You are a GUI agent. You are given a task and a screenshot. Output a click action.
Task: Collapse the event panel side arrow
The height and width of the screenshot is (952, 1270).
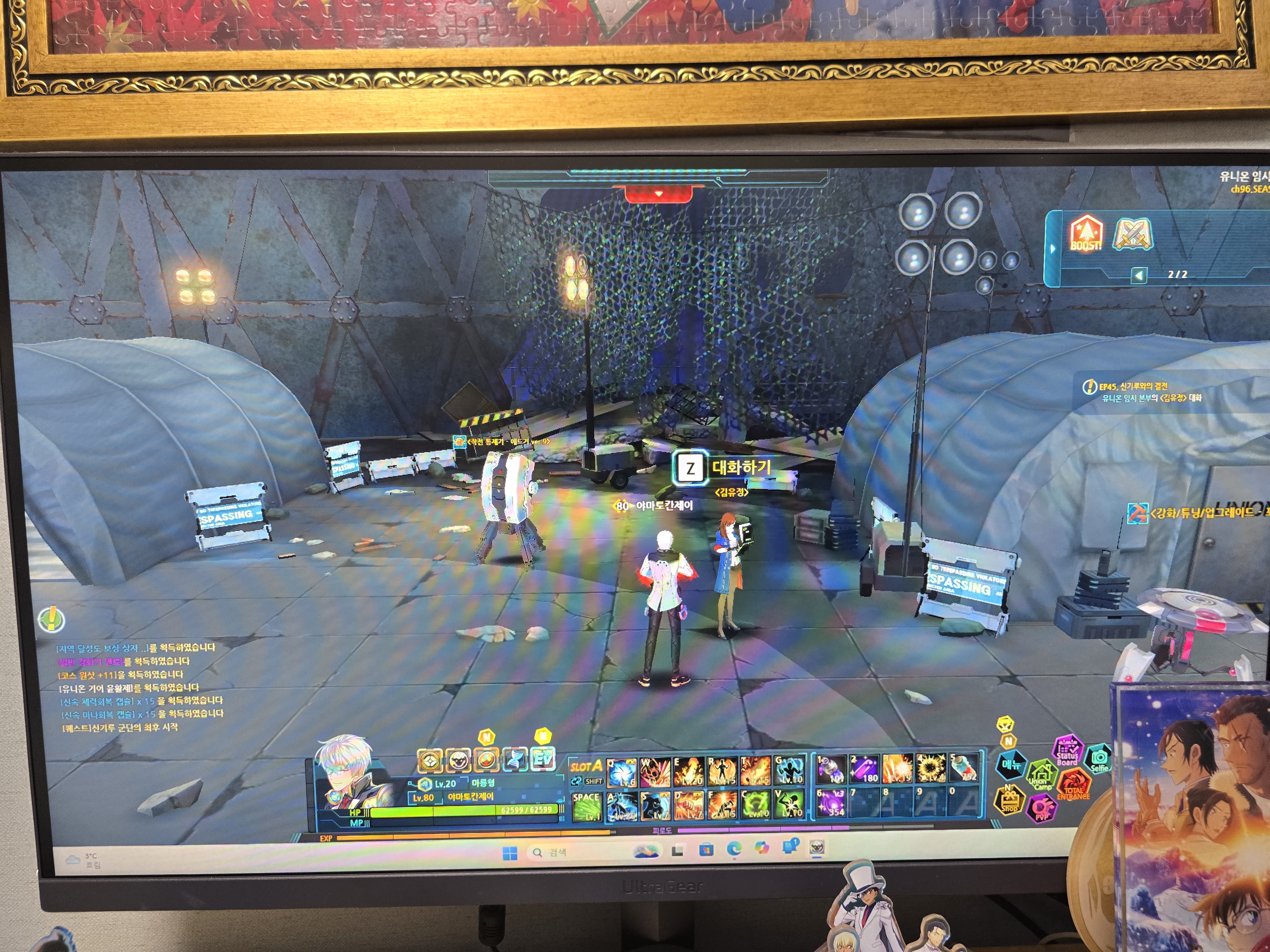1053,249
